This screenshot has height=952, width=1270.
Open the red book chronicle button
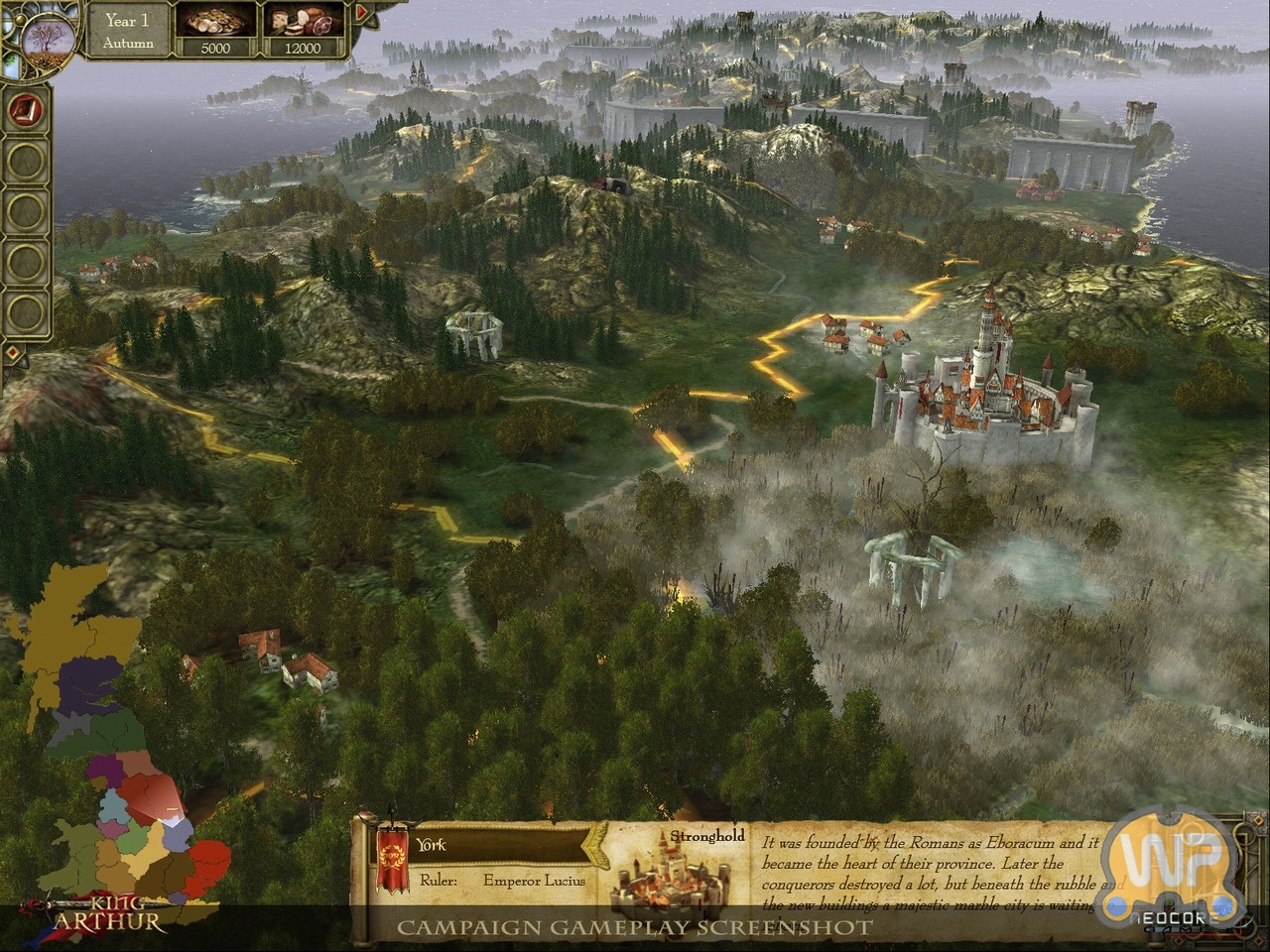coord(25,108)
